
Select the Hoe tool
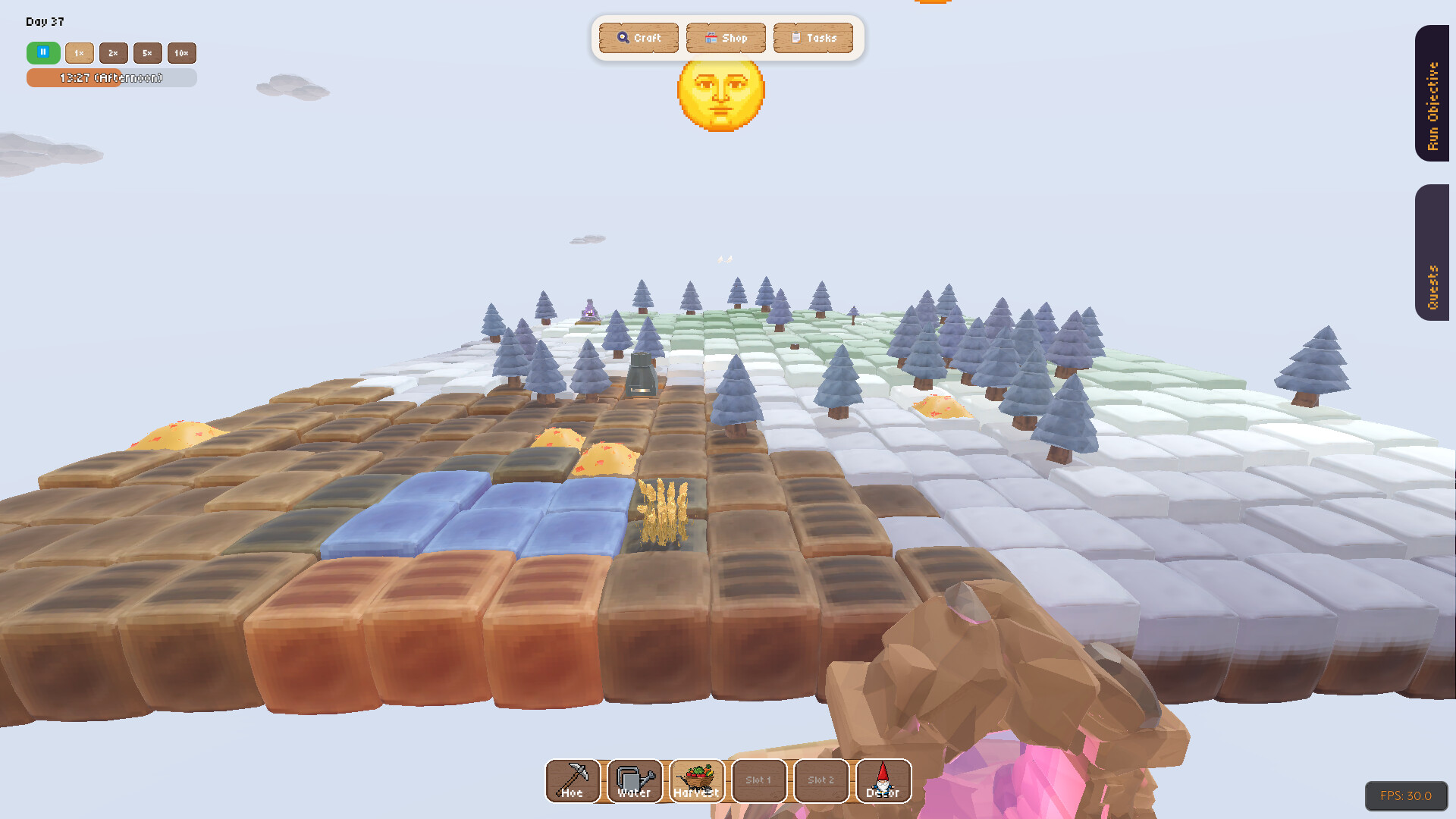point(571,781)
